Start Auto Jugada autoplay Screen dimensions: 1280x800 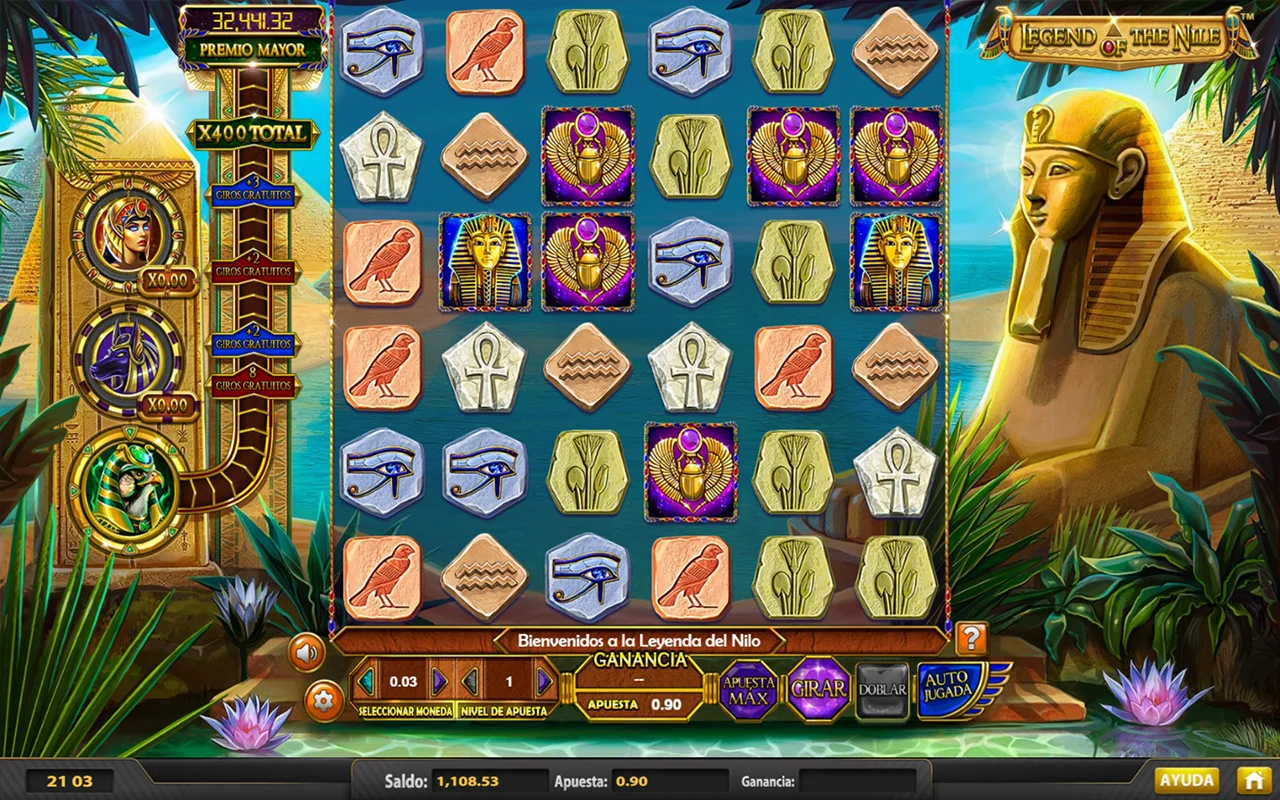coord(950,689)
